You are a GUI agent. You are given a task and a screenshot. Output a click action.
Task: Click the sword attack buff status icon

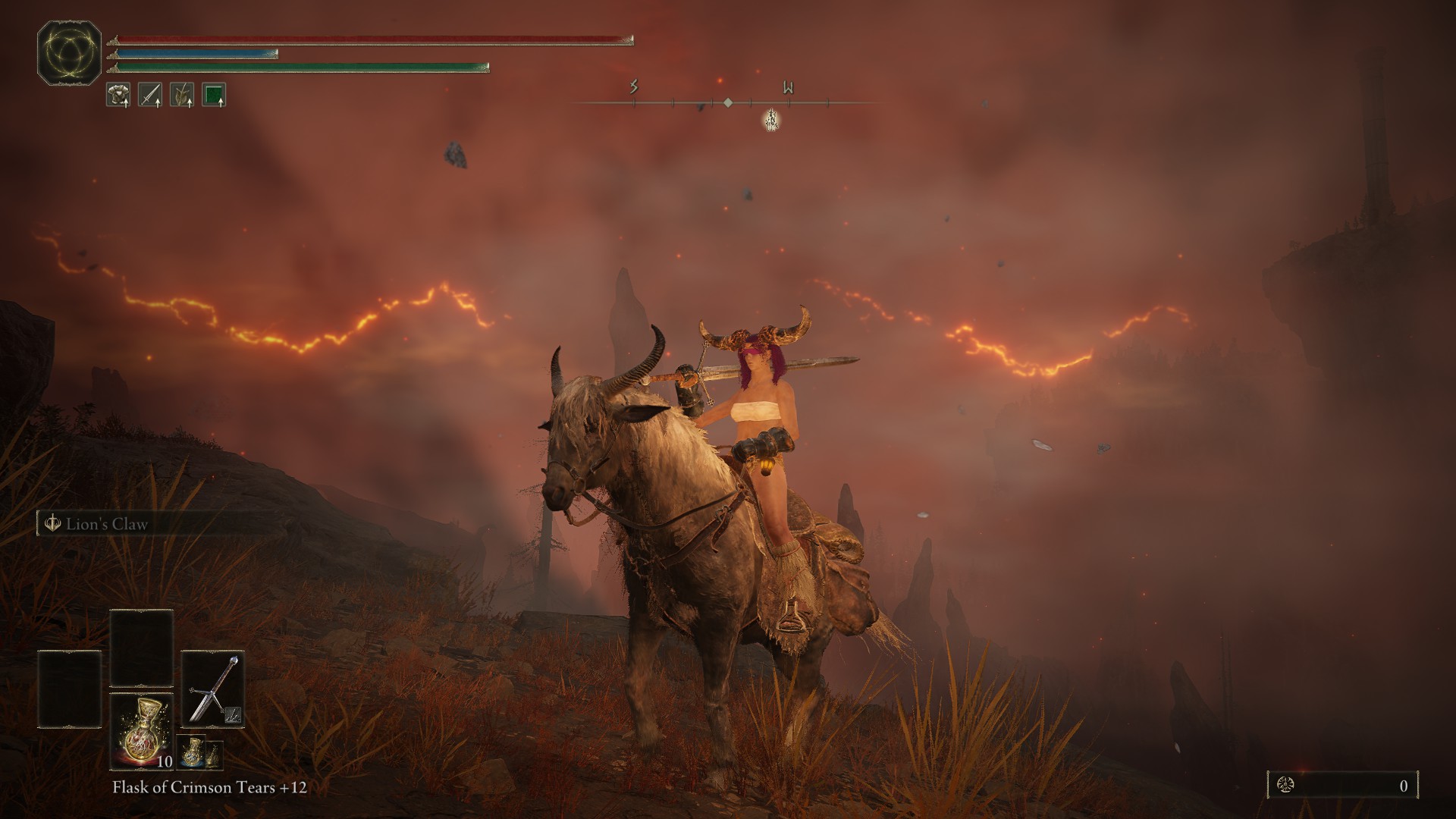point(150,95)
